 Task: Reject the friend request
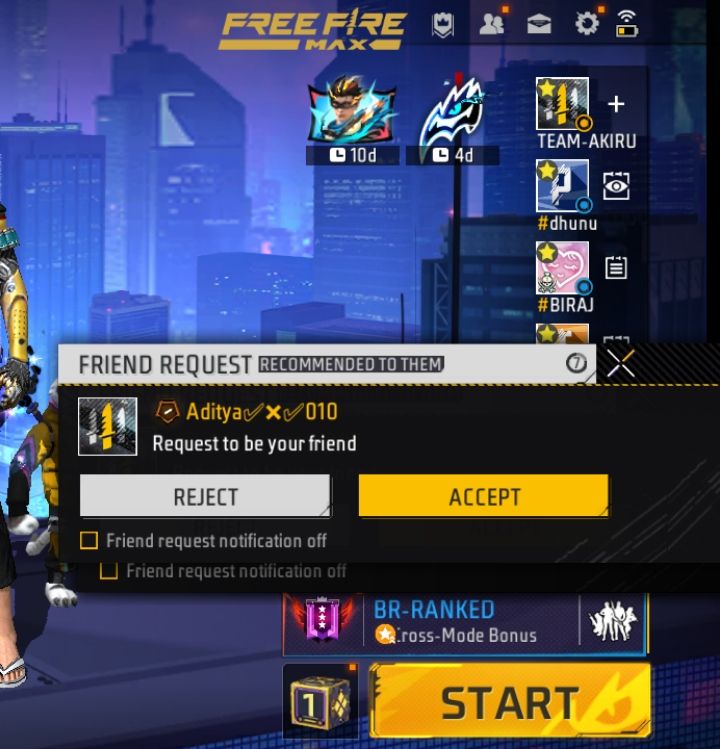pyautogui.click(x=205, y=496)
